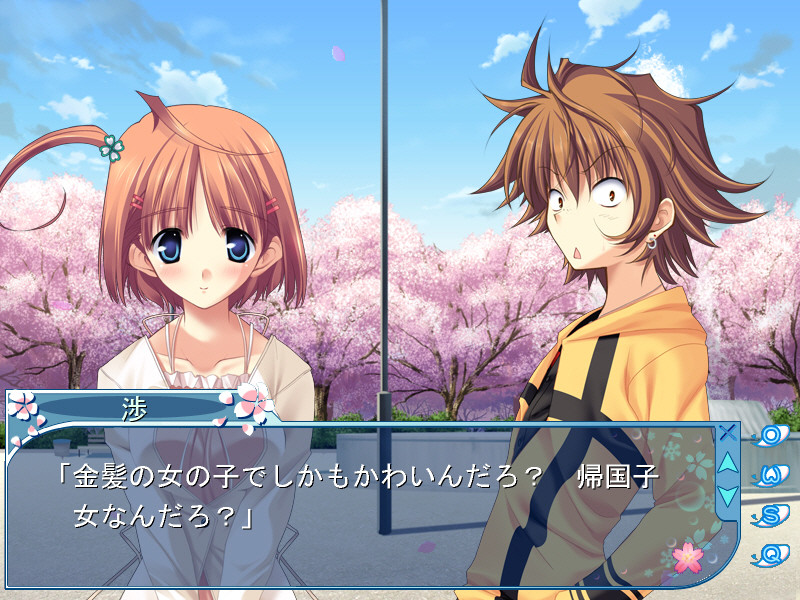Activate the winged Q button

point(770,553)
